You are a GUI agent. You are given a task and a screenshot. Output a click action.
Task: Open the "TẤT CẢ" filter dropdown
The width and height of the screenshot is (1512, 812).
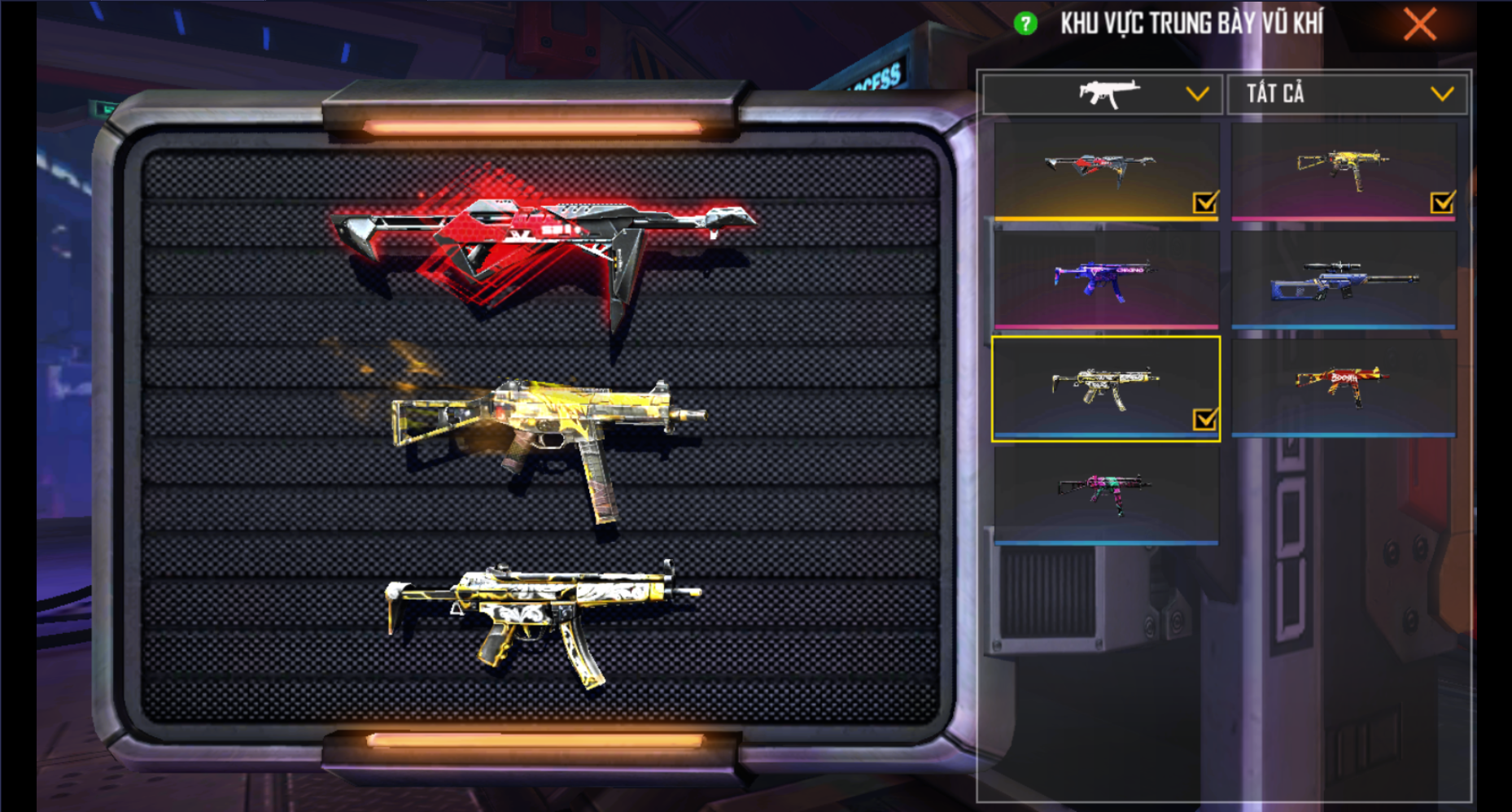(x=1347, y=94)
